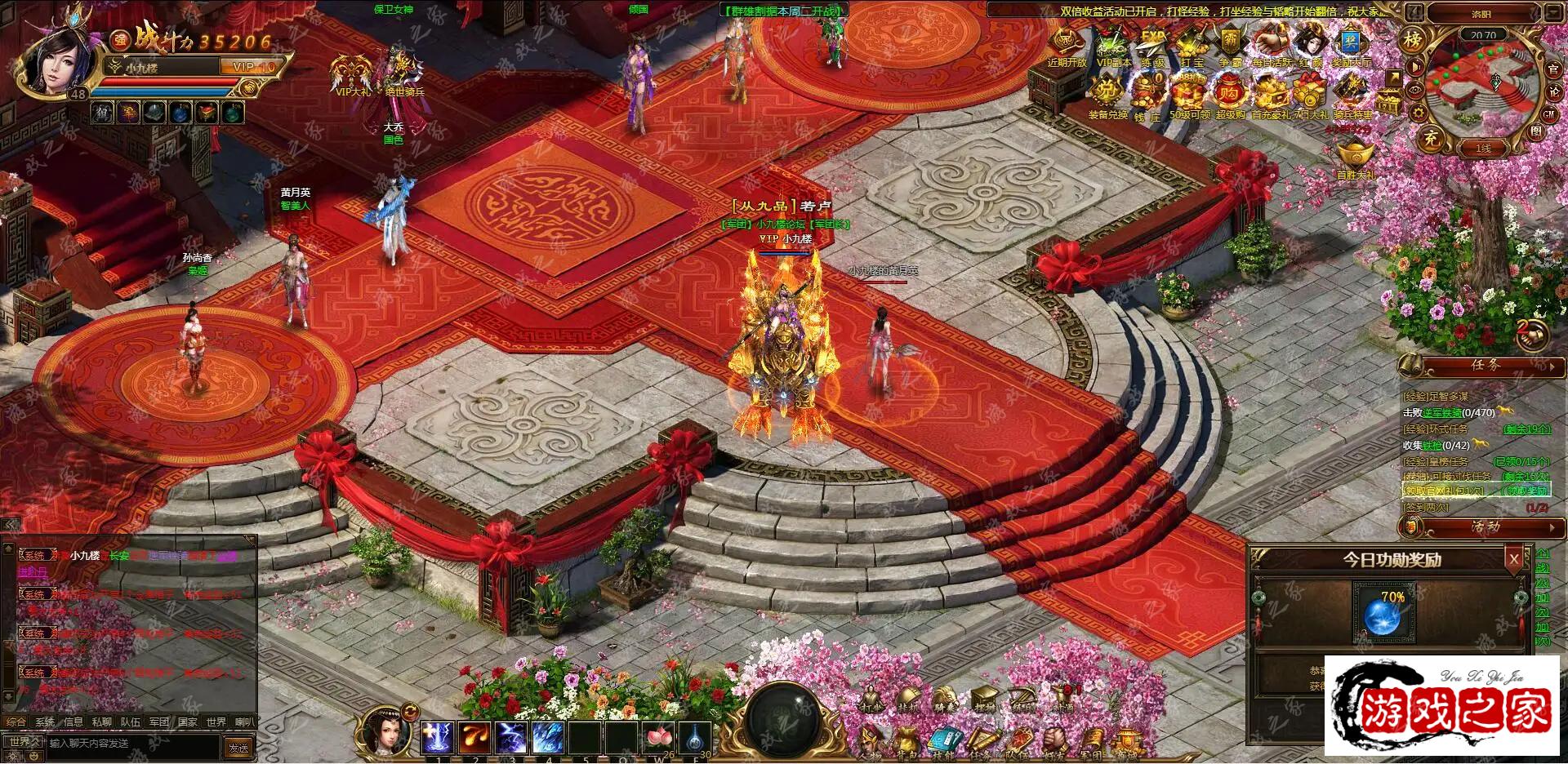Open the 奖励大厅 reward hall
Viewport: 1568px width, 764px height.
[x=1351, y=43]
